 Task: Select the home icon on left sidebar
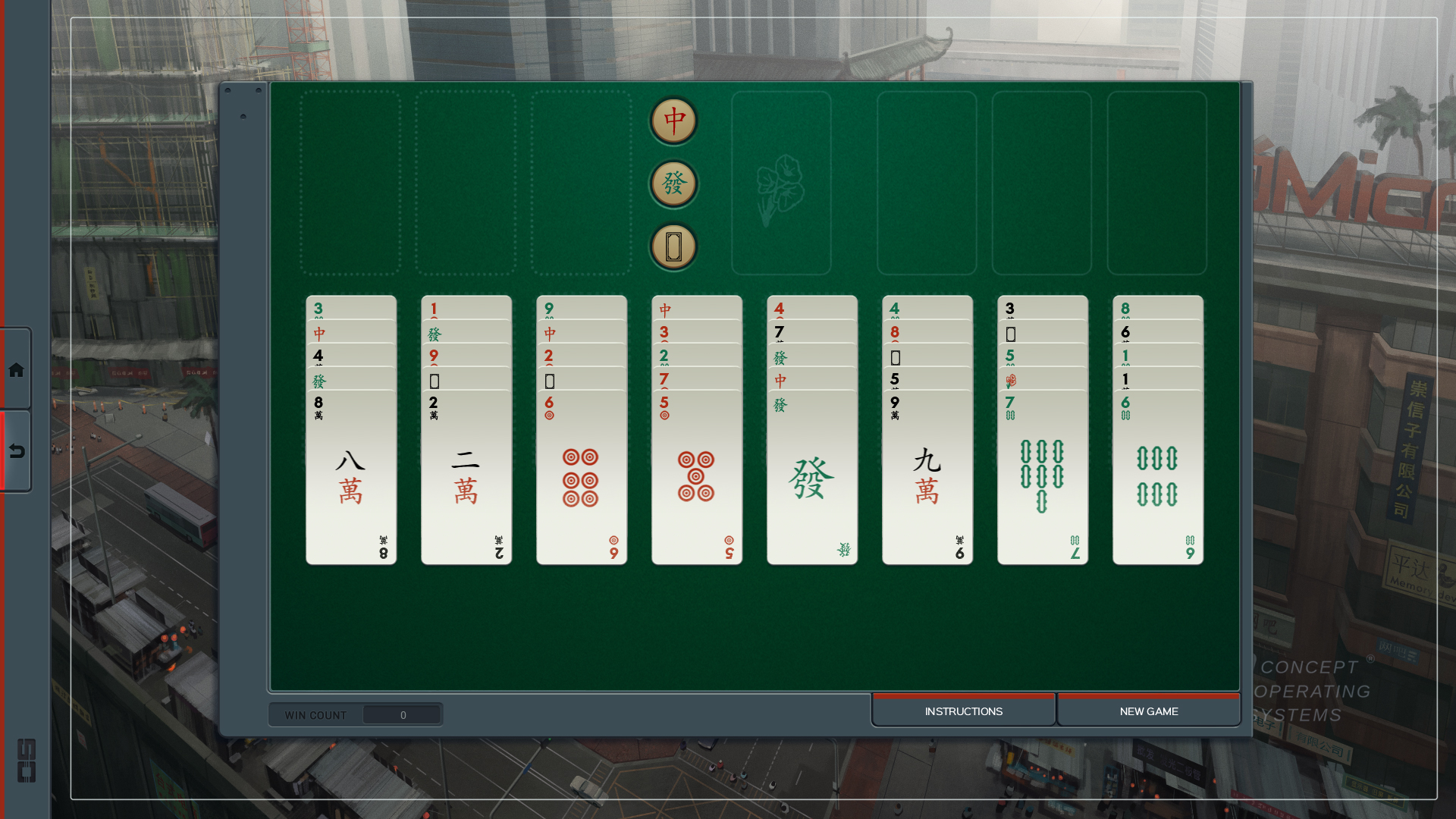click(15, 370)
